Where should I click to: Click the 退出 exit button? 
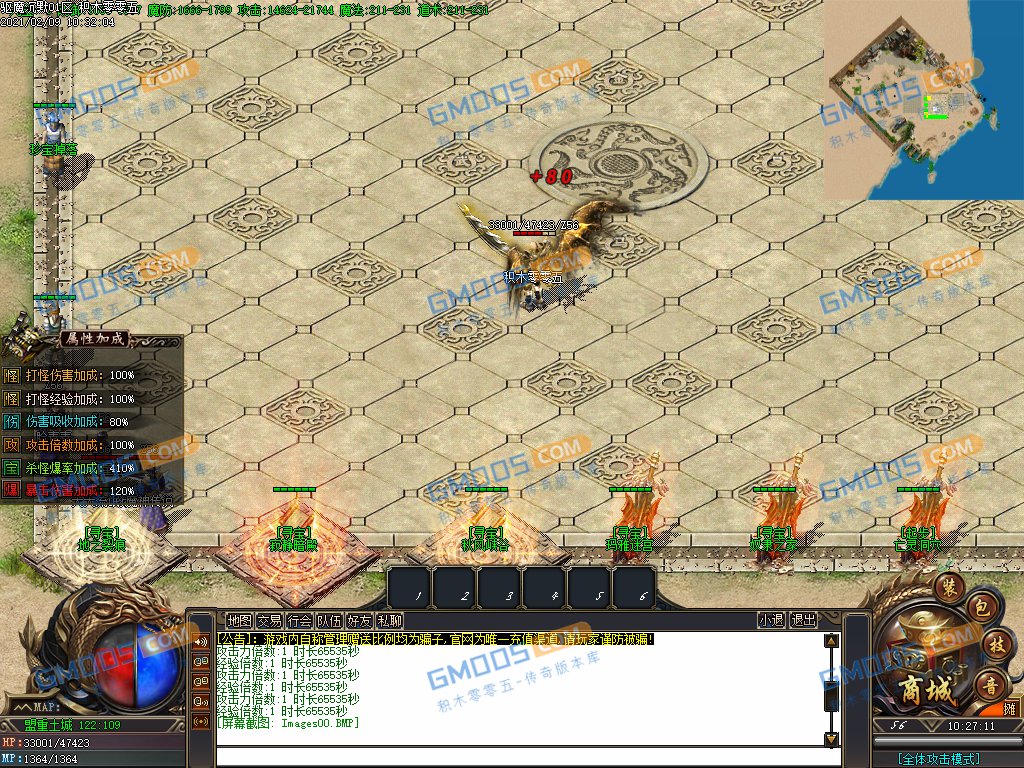(803, 621)
